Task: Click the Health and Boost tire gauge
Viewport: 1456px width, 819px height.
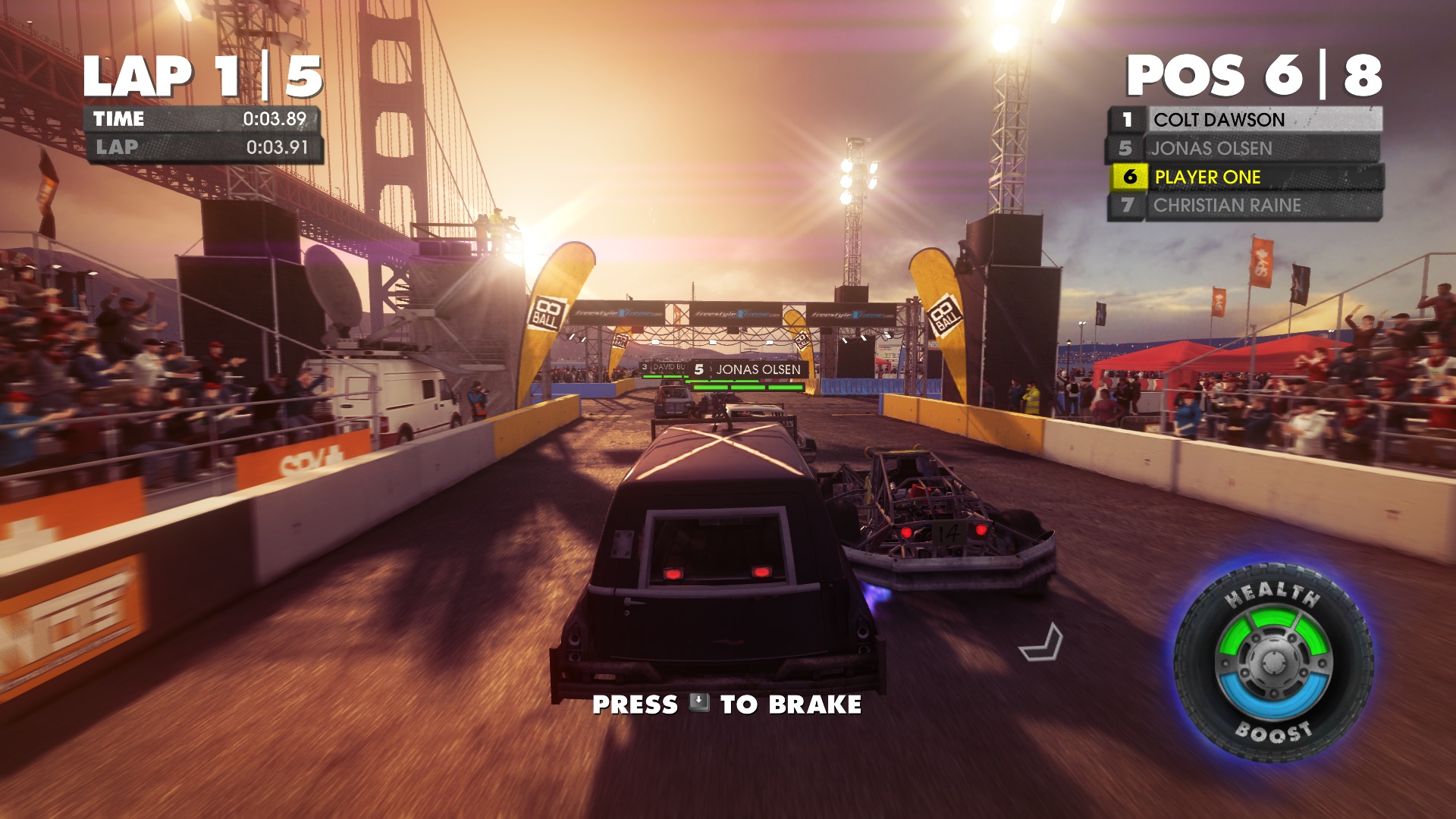Action: click(x=1273, y=663)
